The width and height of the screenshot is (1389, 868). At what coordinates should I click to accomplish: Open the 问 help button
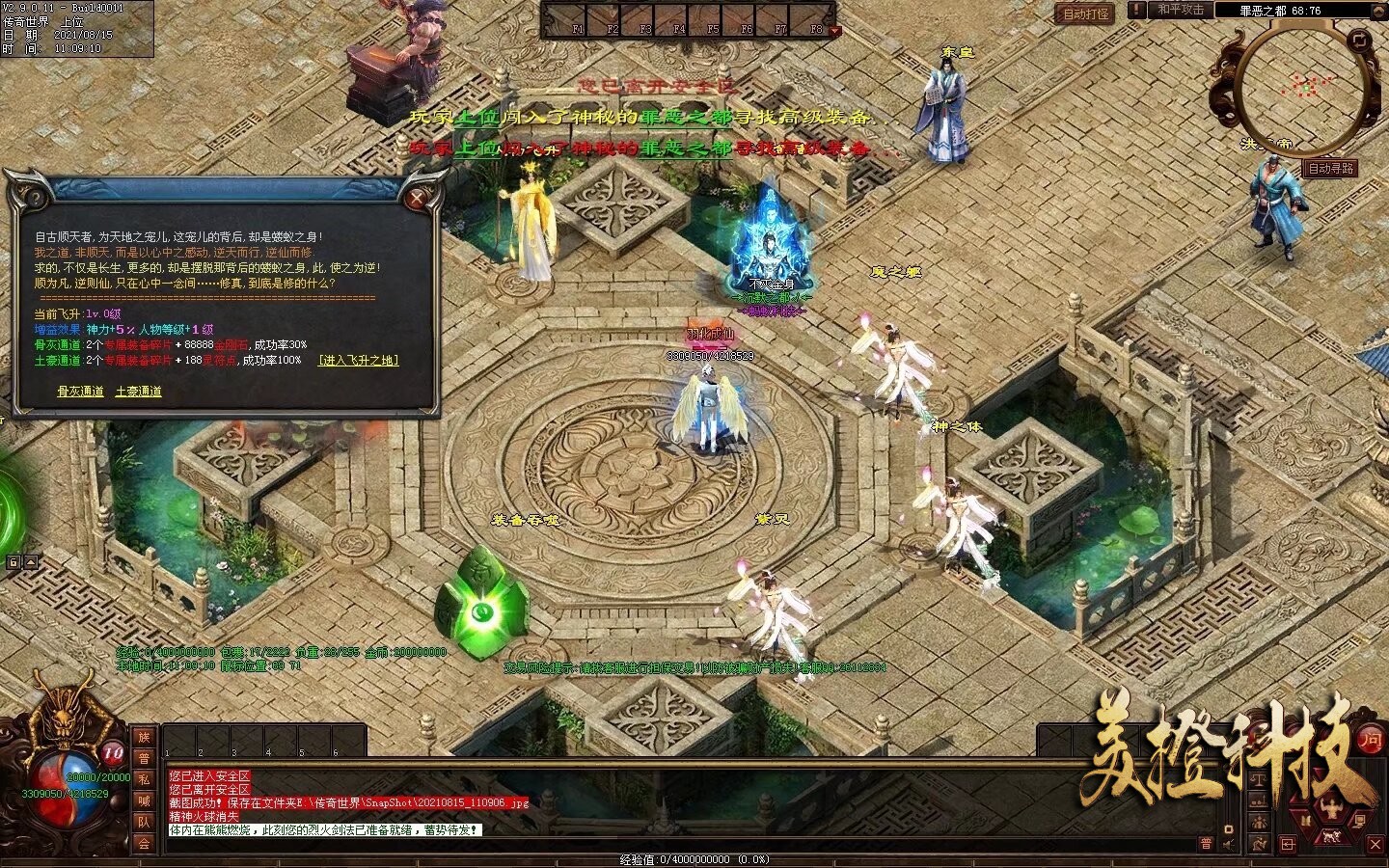(x=1370, y=740)
